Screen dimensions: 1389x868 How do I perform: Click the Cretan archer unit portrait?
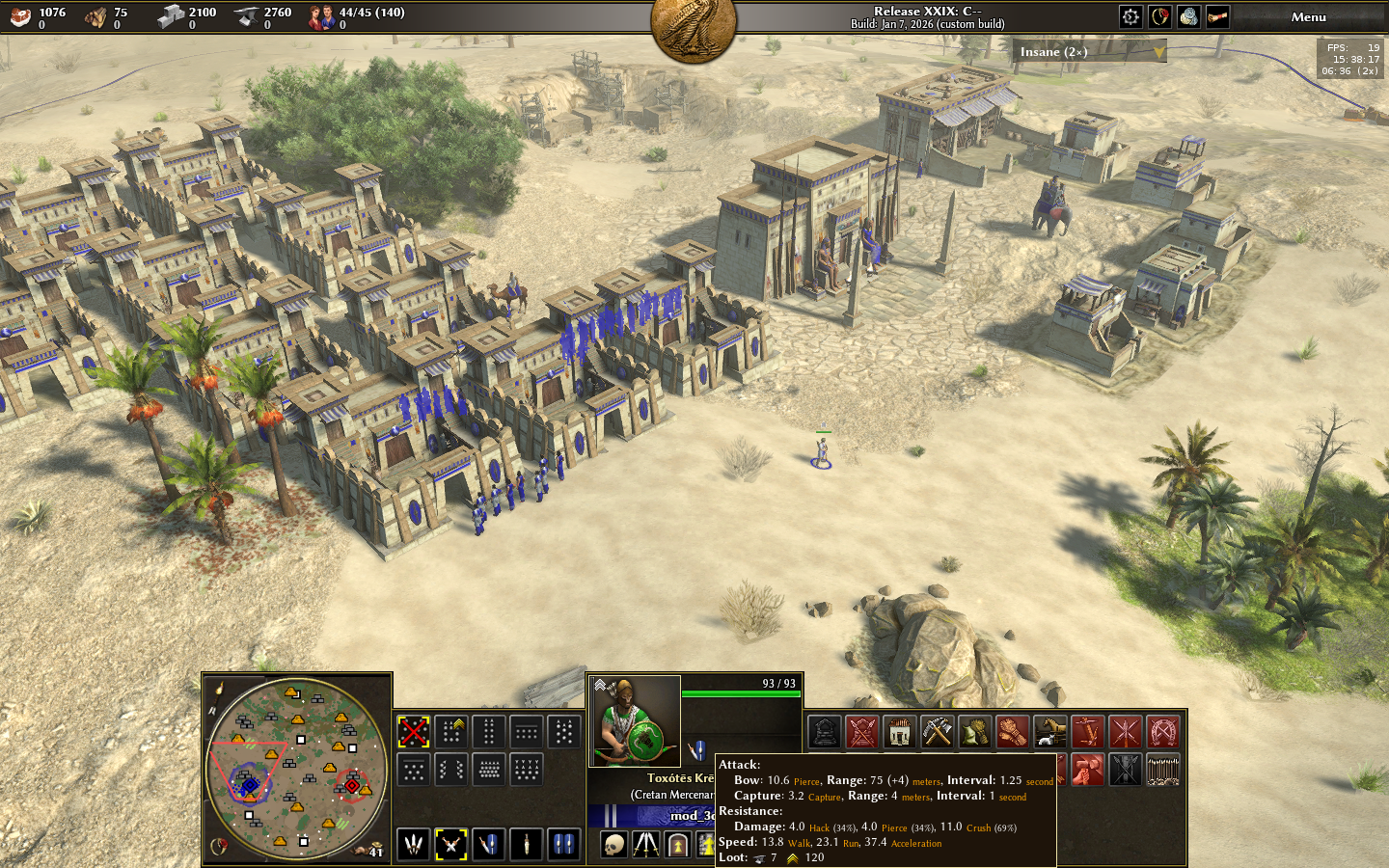[x=634, y=721]
